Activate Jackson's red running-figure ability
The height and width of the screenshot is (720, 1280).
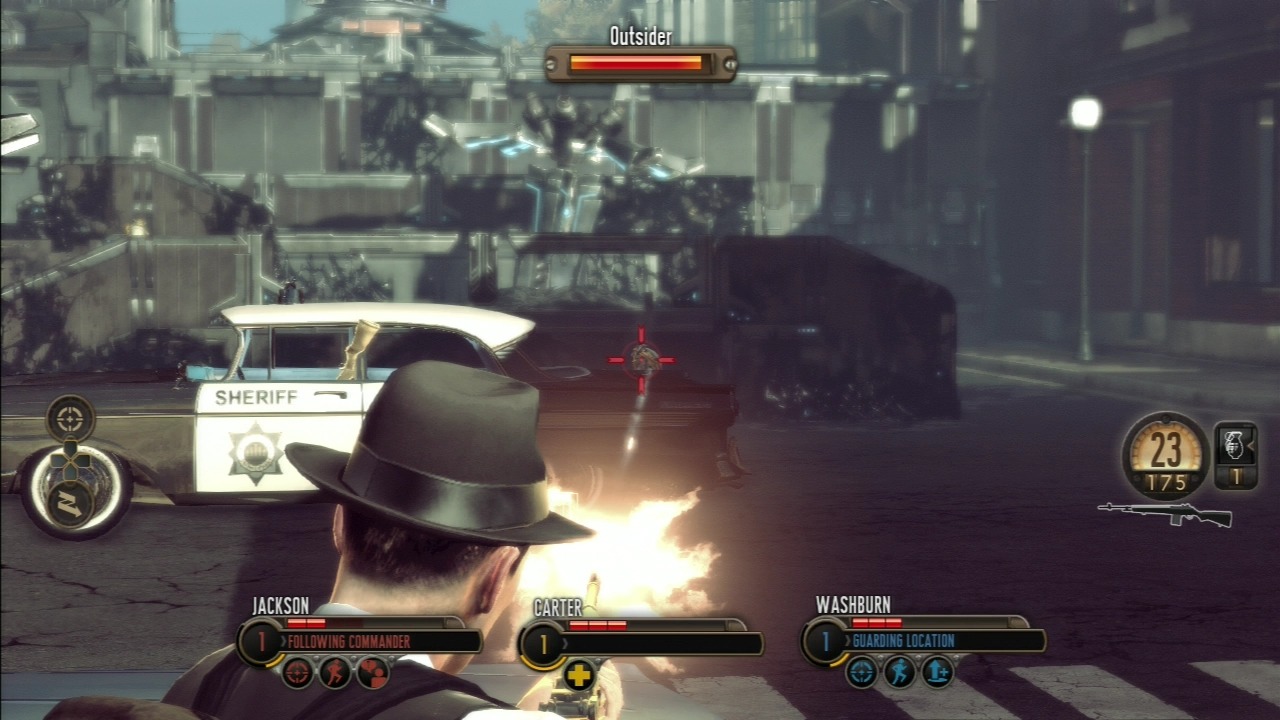335,672
